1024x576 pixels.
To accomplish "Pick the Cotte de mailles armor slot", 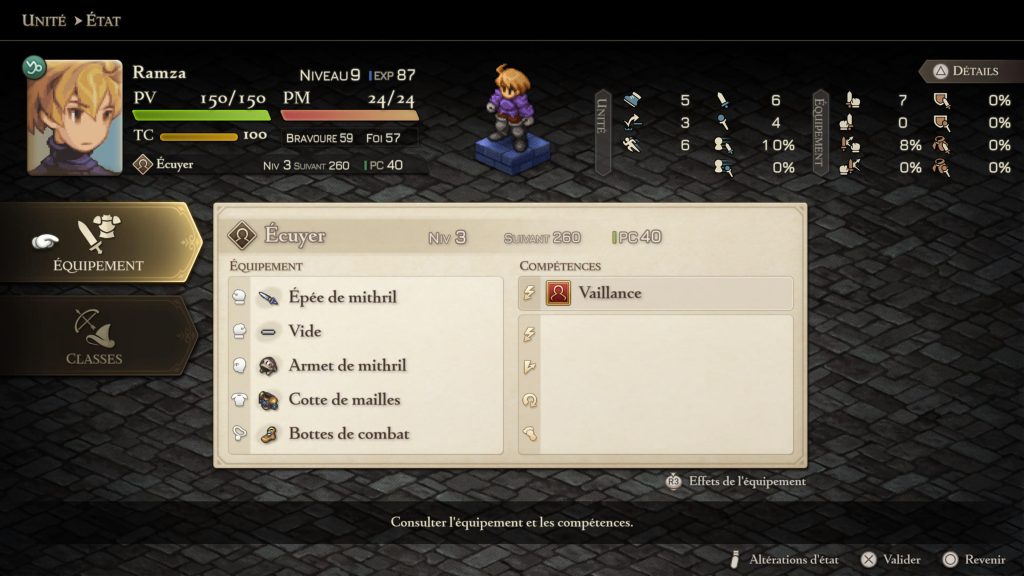I will (344, 399).
